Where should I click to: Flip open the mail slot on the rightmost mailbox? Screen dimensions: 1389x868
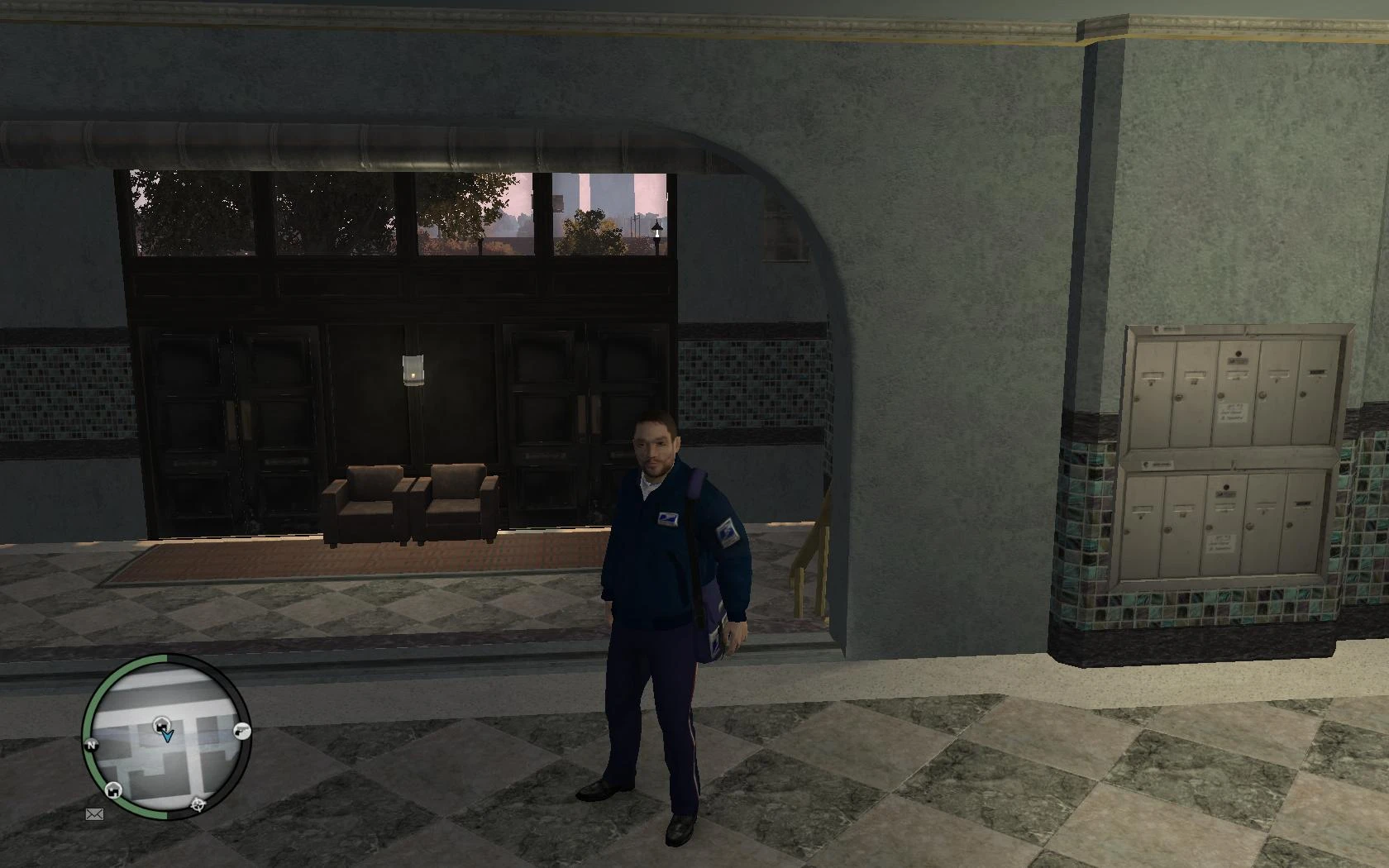click(1318, 372)
